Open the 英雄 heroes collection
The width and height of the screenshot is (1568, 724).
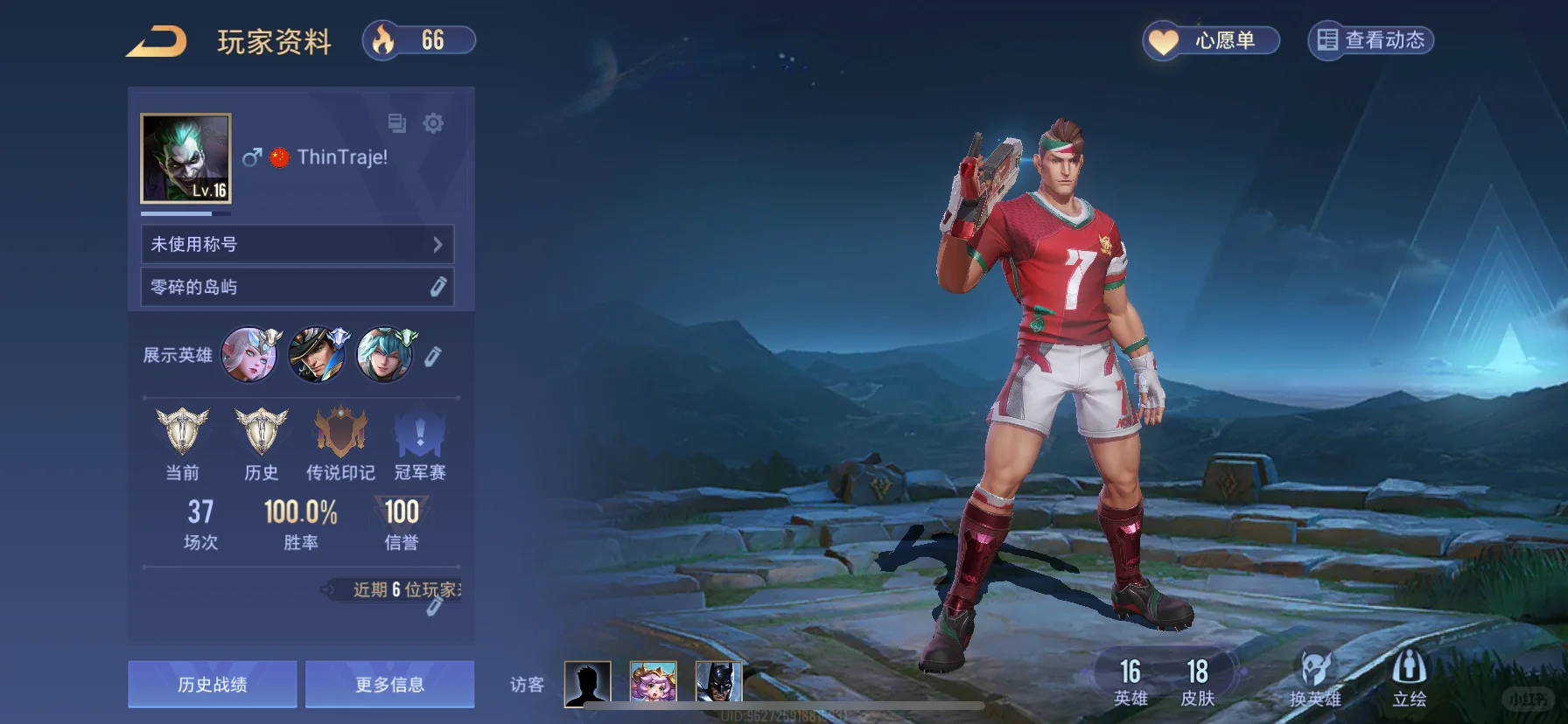pos(1130,682)
